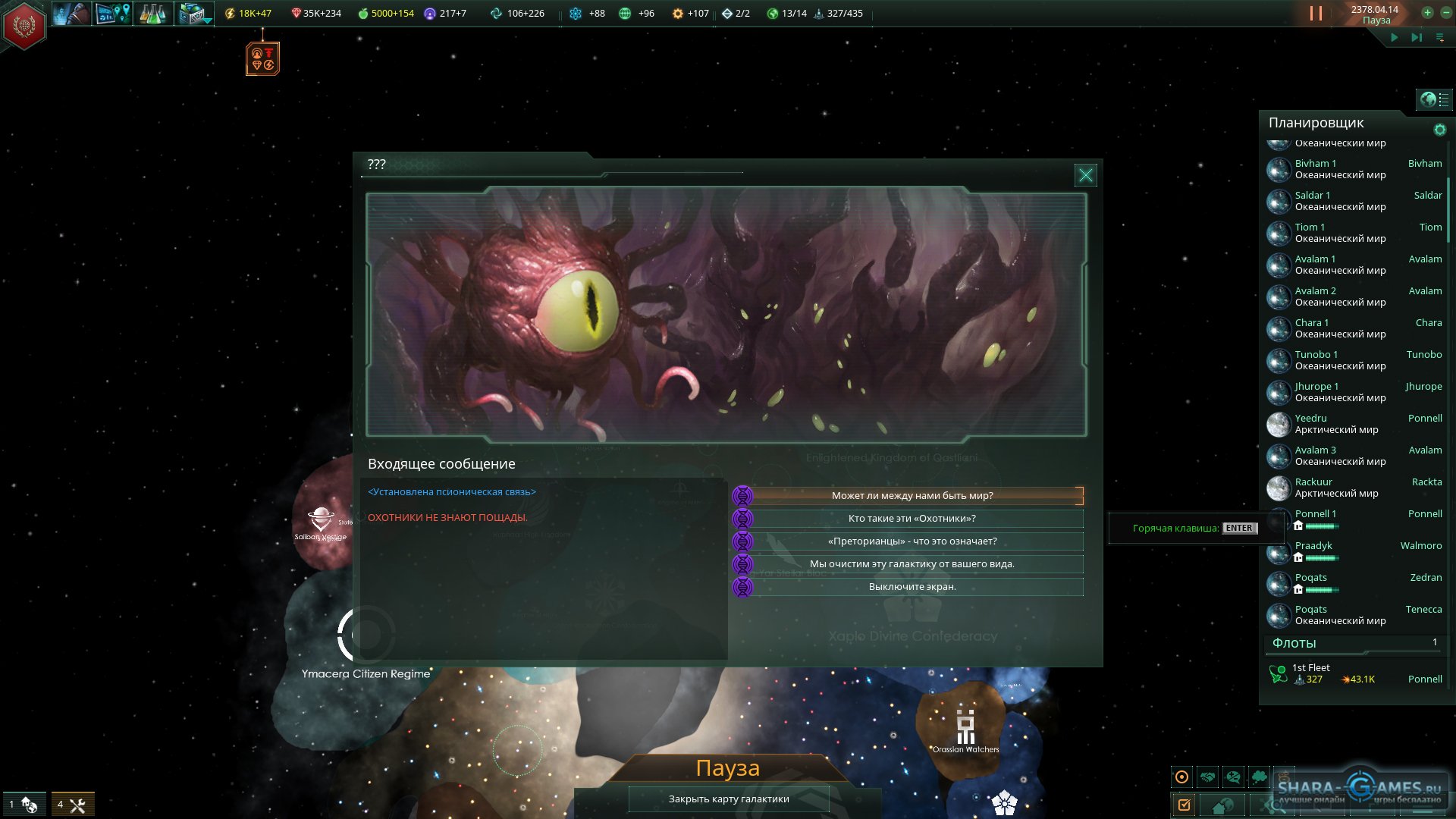The height and width of the screenshot is (819, 1456).
Task: Click "Закрыть карту галактики" button
Action: click(x=728, y=799)
